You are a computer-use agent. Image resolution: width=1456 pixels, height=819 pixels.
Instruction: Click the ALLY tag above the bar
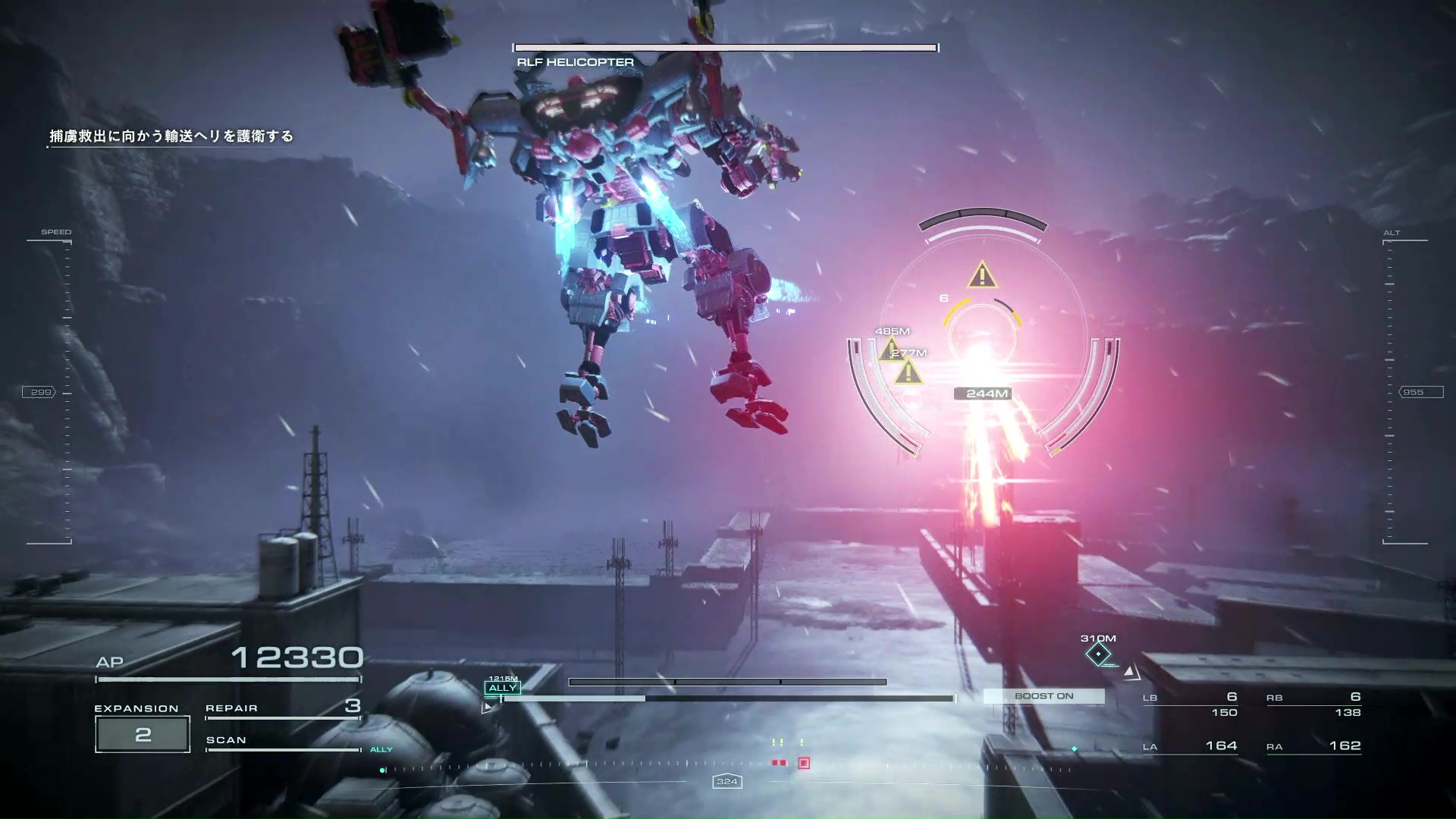tap(502, 688)
